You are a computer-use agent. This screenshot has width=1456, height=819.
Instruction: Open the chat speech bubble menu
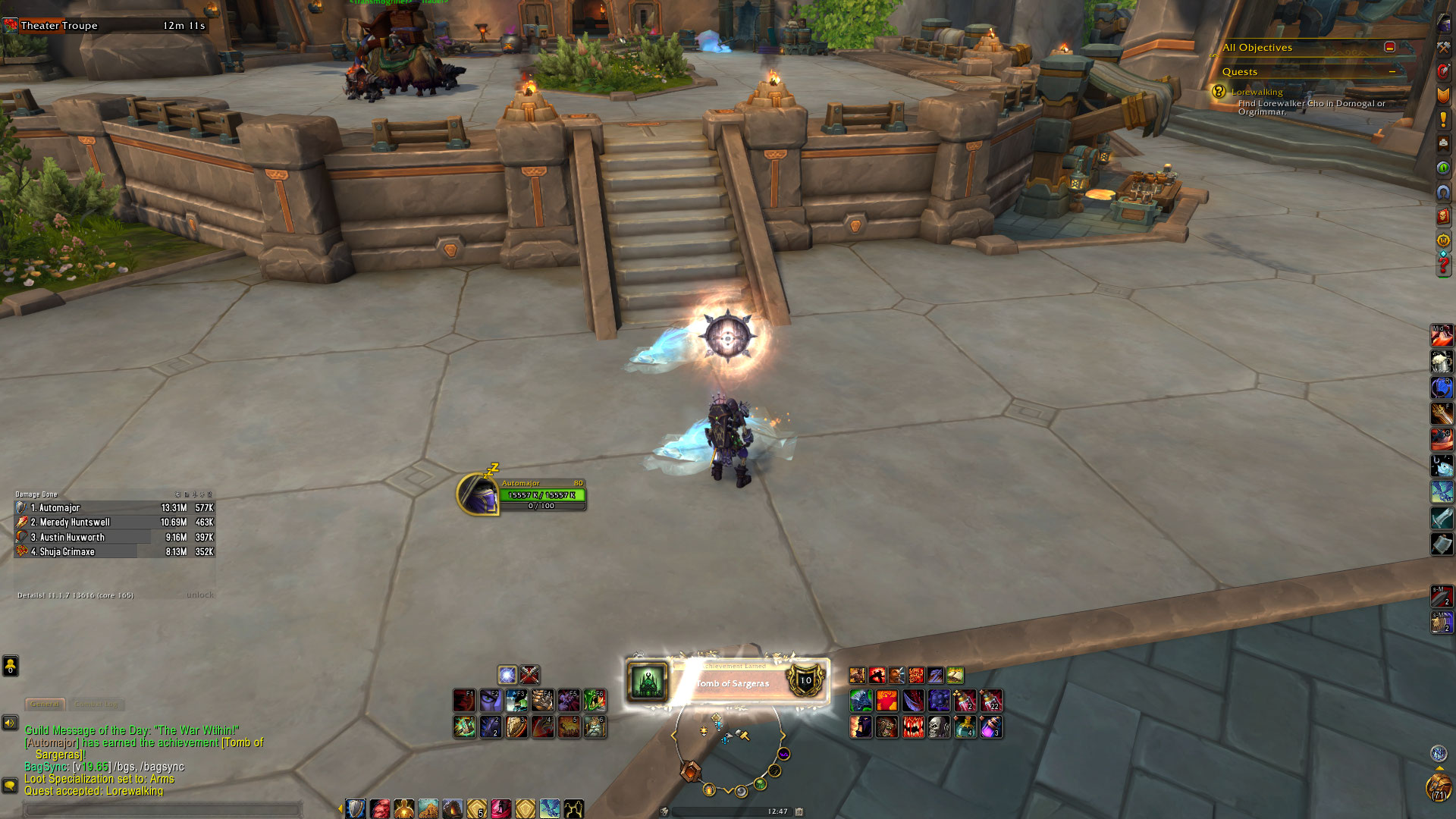10,785
